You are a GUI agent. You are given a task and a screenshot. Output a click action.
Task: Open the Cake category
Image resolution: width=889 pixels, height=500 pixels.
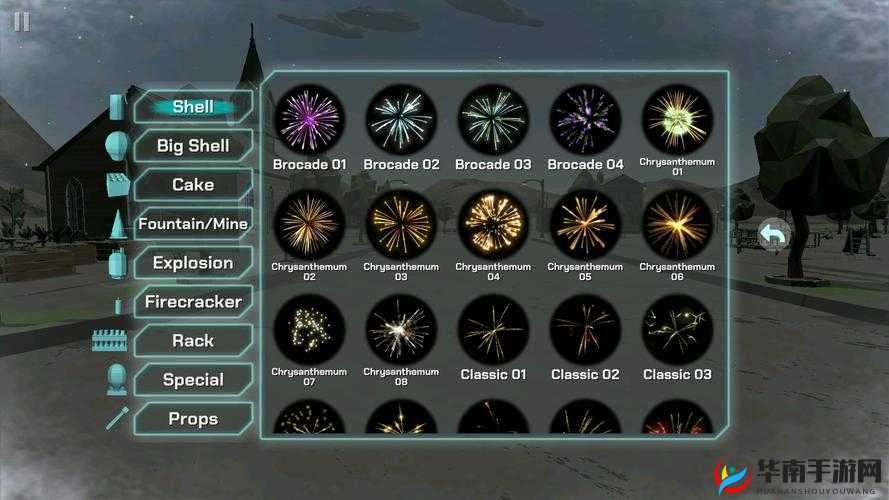point(193,185)
